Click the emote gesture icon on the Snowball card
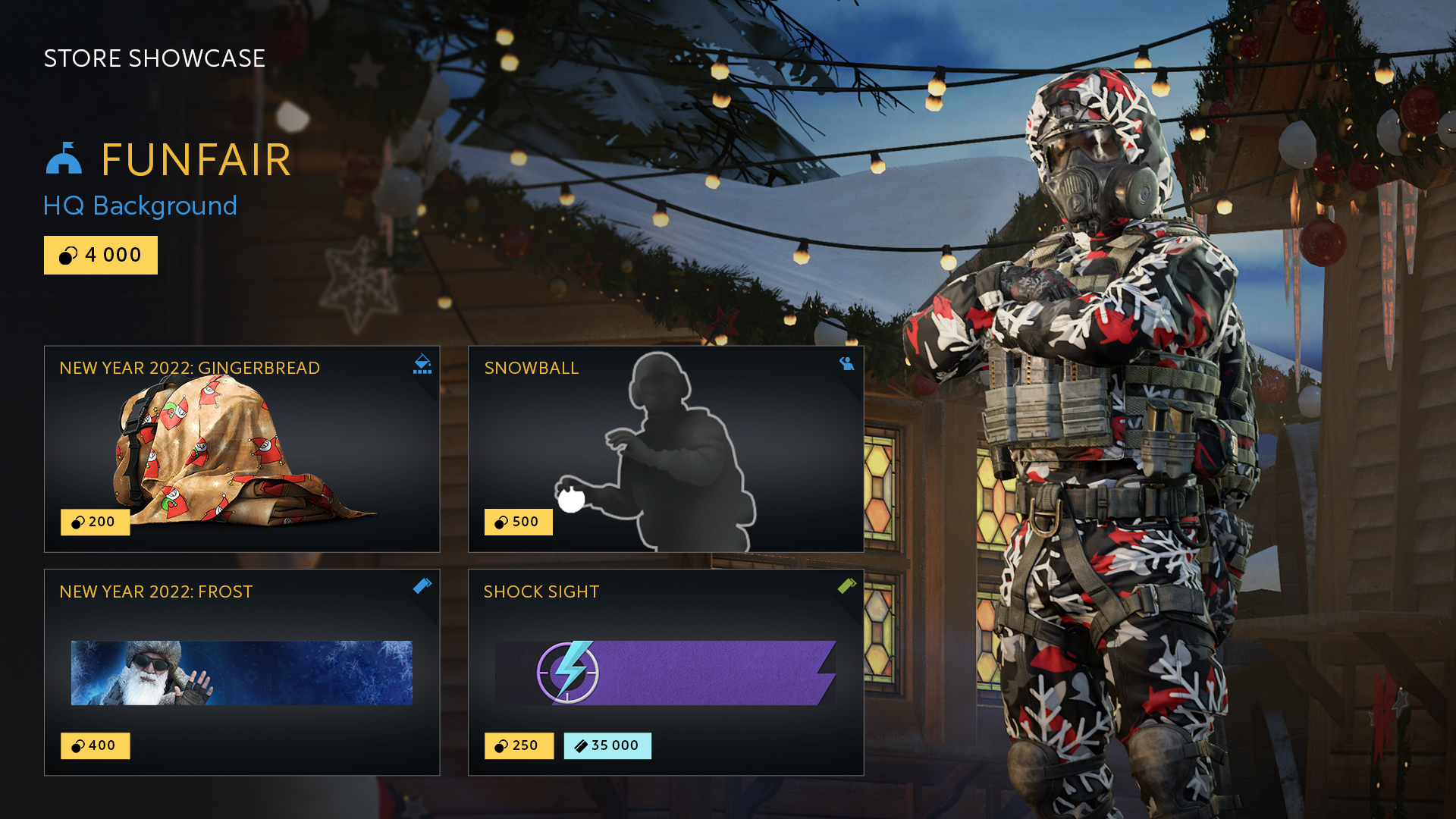Screen dimensions: 1456x819 click(x=847, y=364)
